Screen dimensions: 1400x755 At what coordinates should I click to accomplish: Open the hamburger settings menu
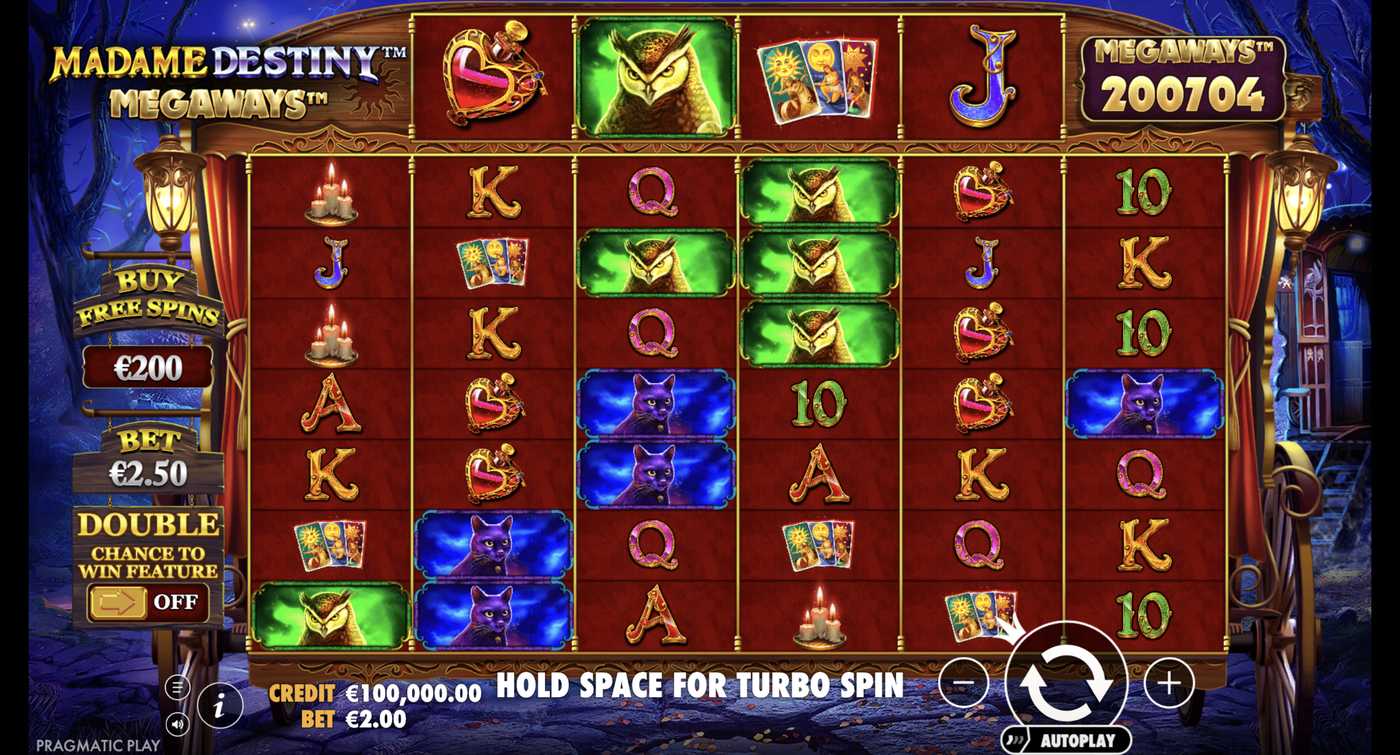tap(177, 687)
